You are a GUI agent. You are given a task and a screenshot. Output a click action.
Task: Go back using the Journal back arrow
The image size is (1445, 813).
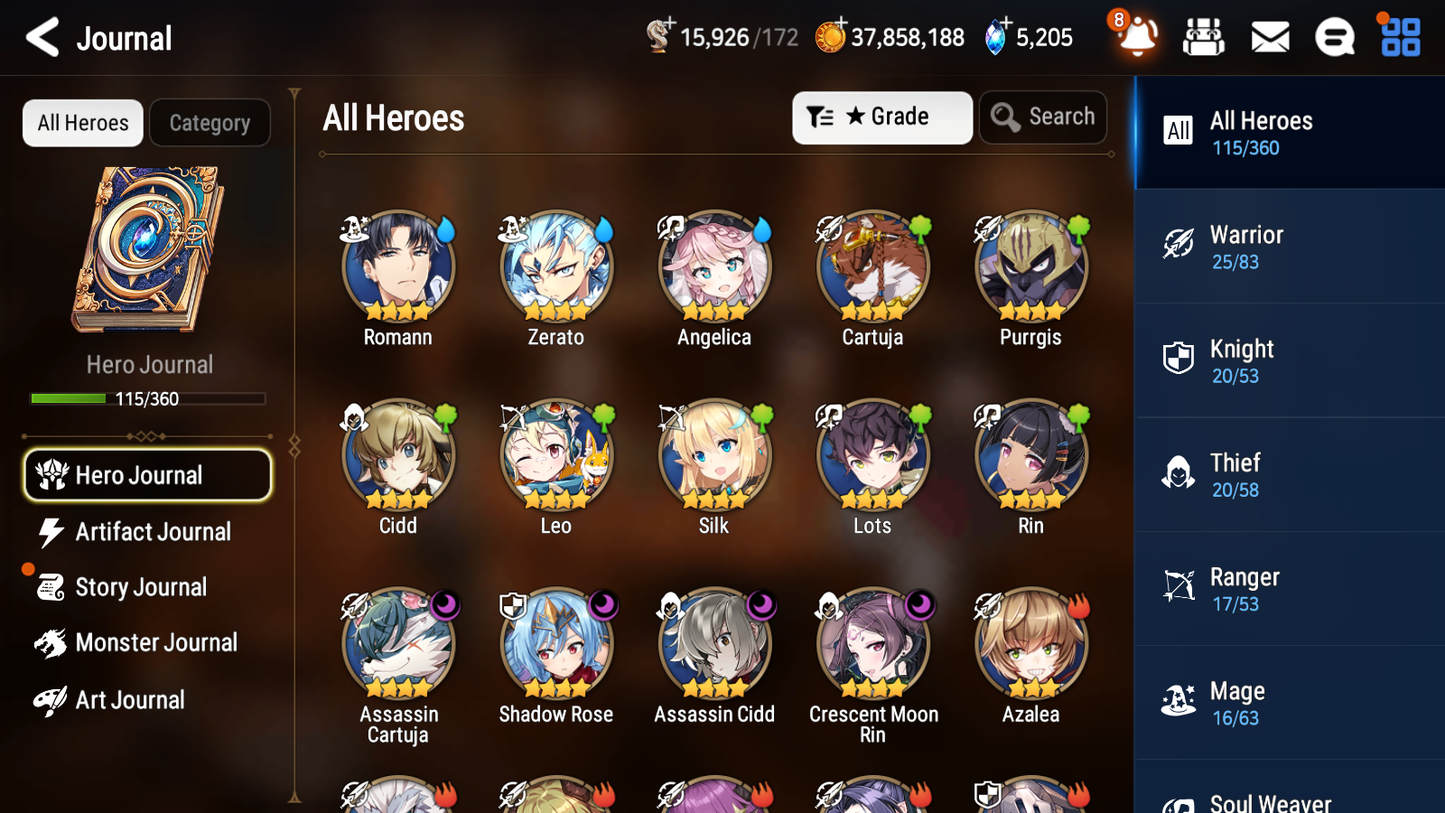[x=42, y=36]
